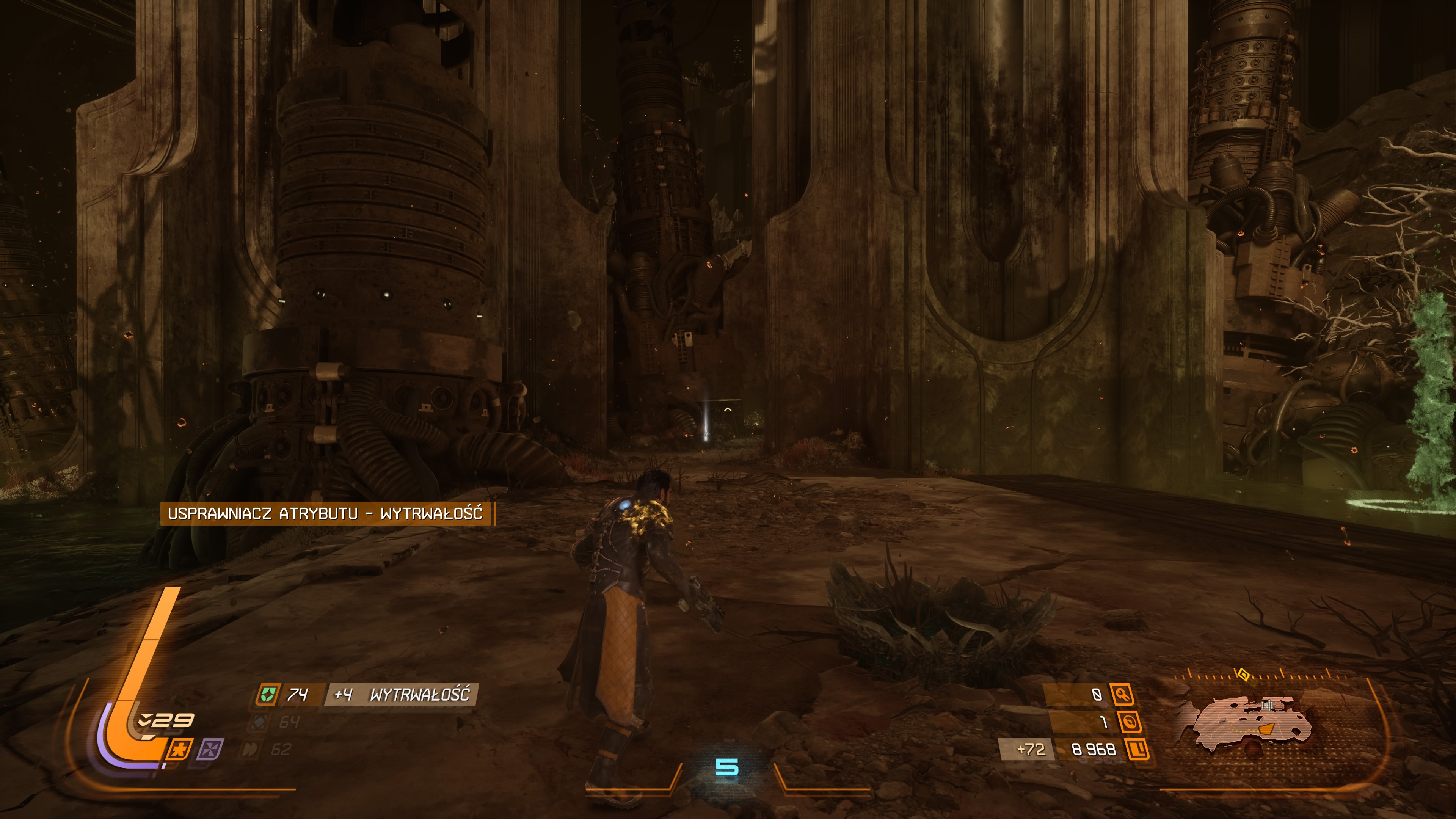Viewport: 1456px width, 819px height.
Task: Select the faded diamond attribute icon
Action: (259, 722)
